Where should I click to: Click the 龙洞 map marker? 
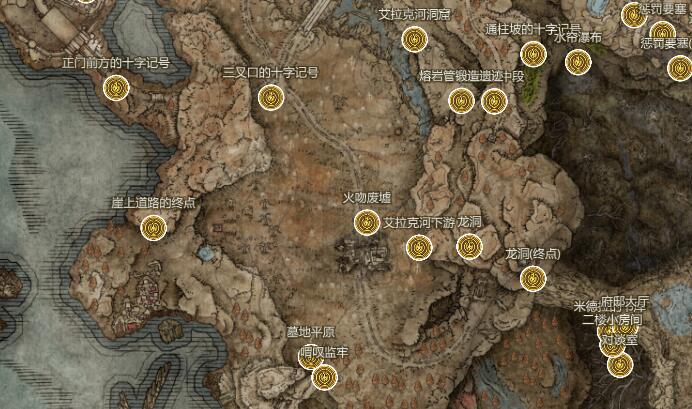pyautogui.click(x=470, y=246)
